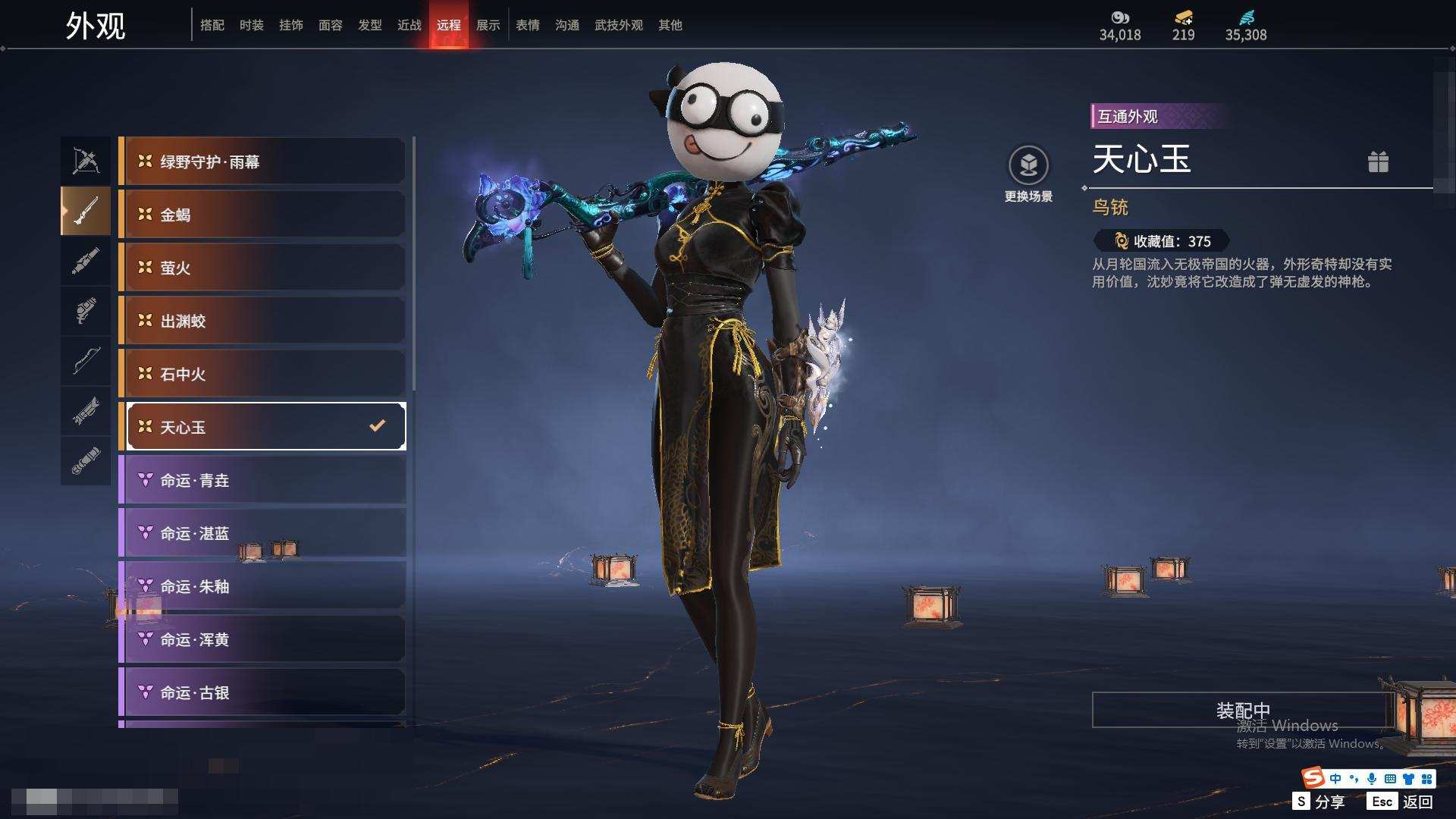Image resolution: width=1456 pixels, height=819 pixels.
Task: Pick the 命运·古银 skin
Action: [262, 692]
